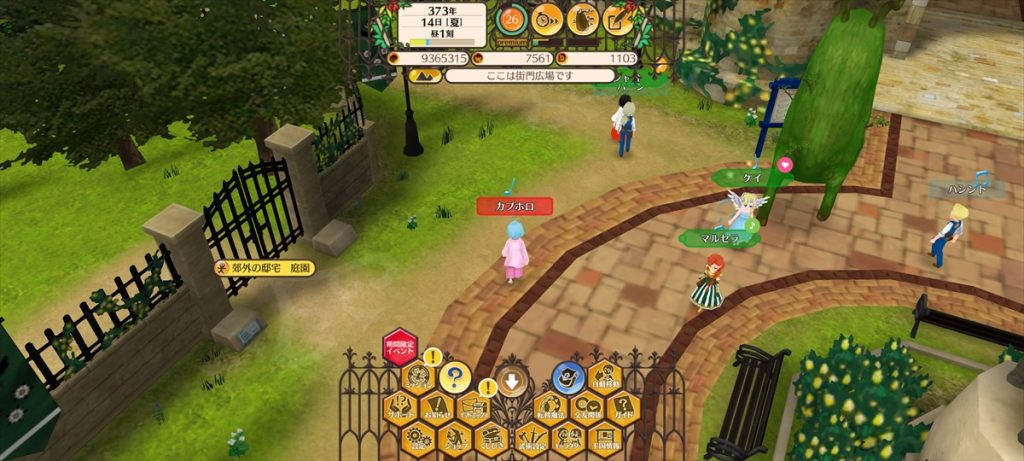This screenshot has height=461, width=1024.
Task: Open the ガイド guide hexagon
Action: [623, 408]
